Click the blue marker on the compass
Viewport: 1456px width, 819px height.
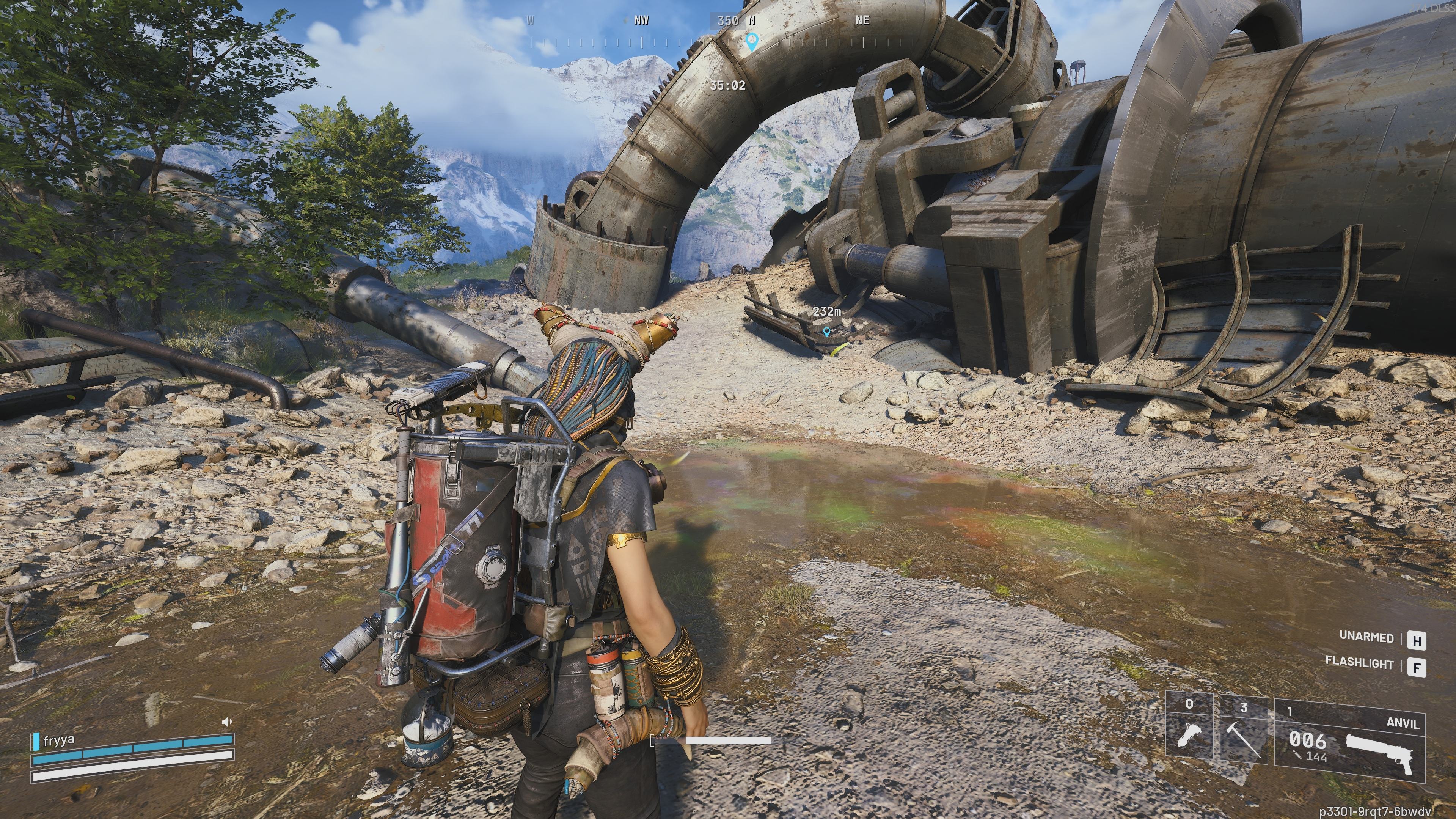coord(751,41)
